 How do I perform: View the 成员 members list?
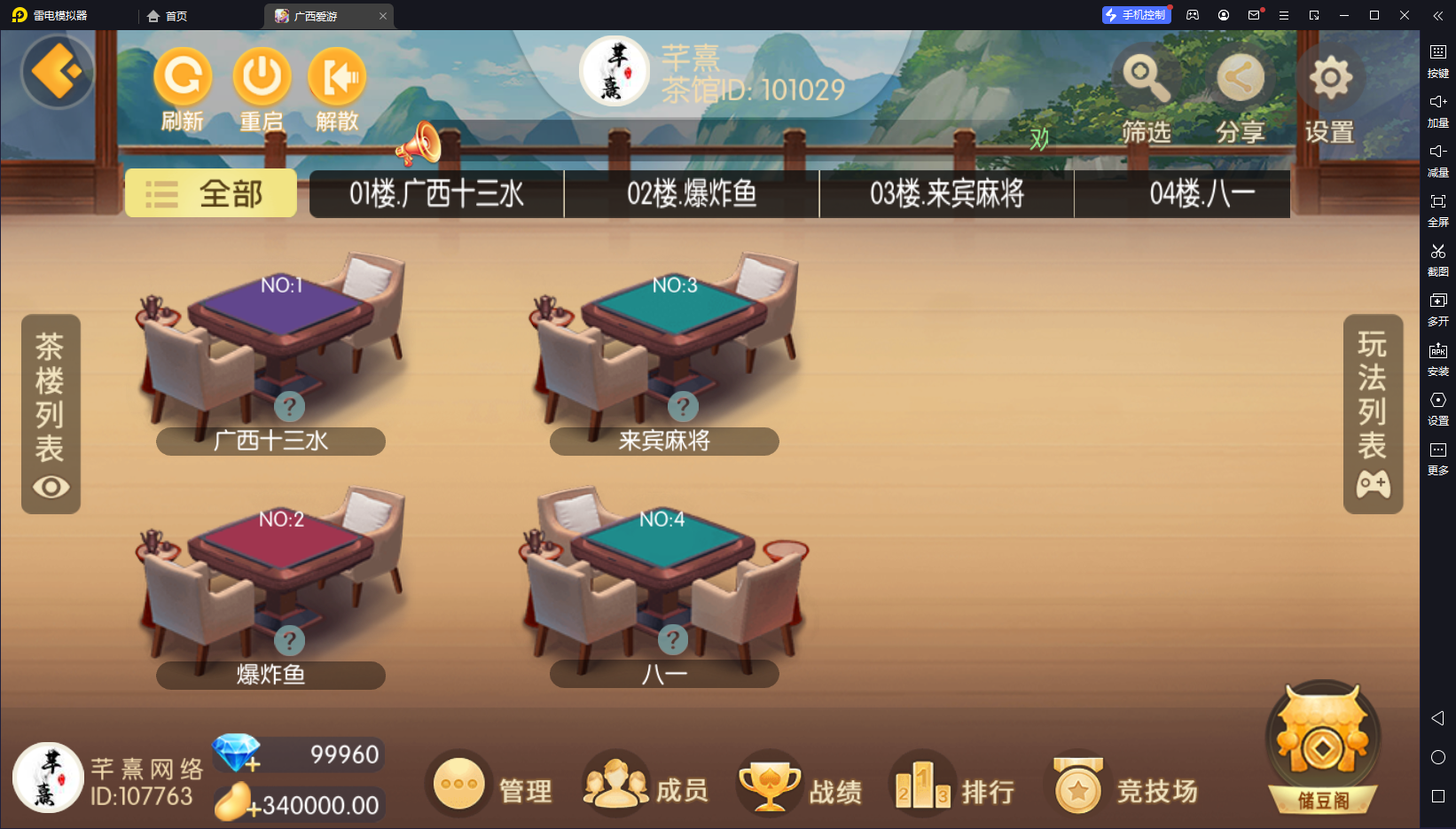(x=646, y=786)
